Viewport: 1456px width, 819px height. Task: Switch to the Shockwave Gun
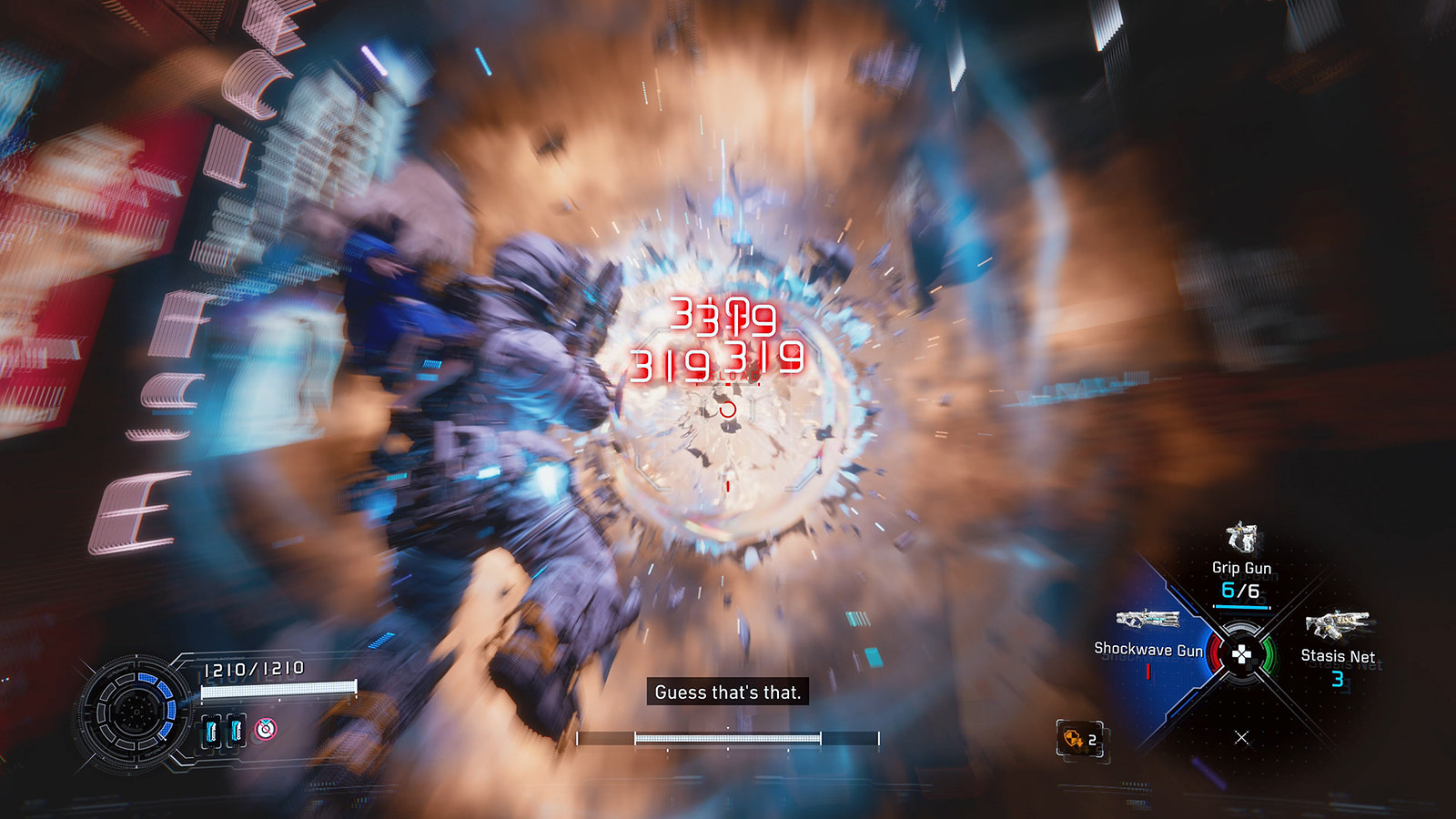tap(1148, 637)
